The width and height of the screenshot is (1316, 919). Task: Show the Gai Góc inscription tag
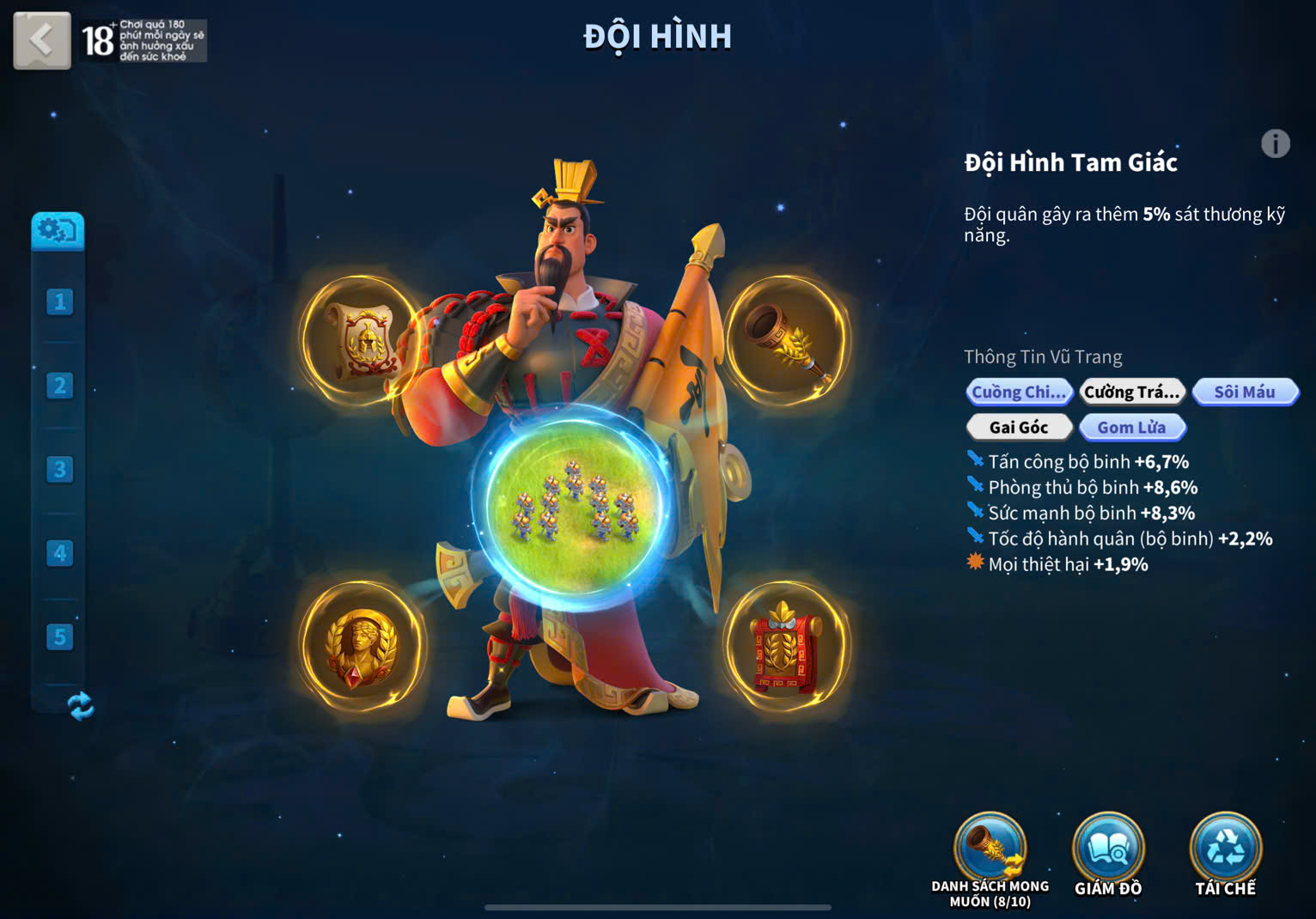[x=1019, y=427]
